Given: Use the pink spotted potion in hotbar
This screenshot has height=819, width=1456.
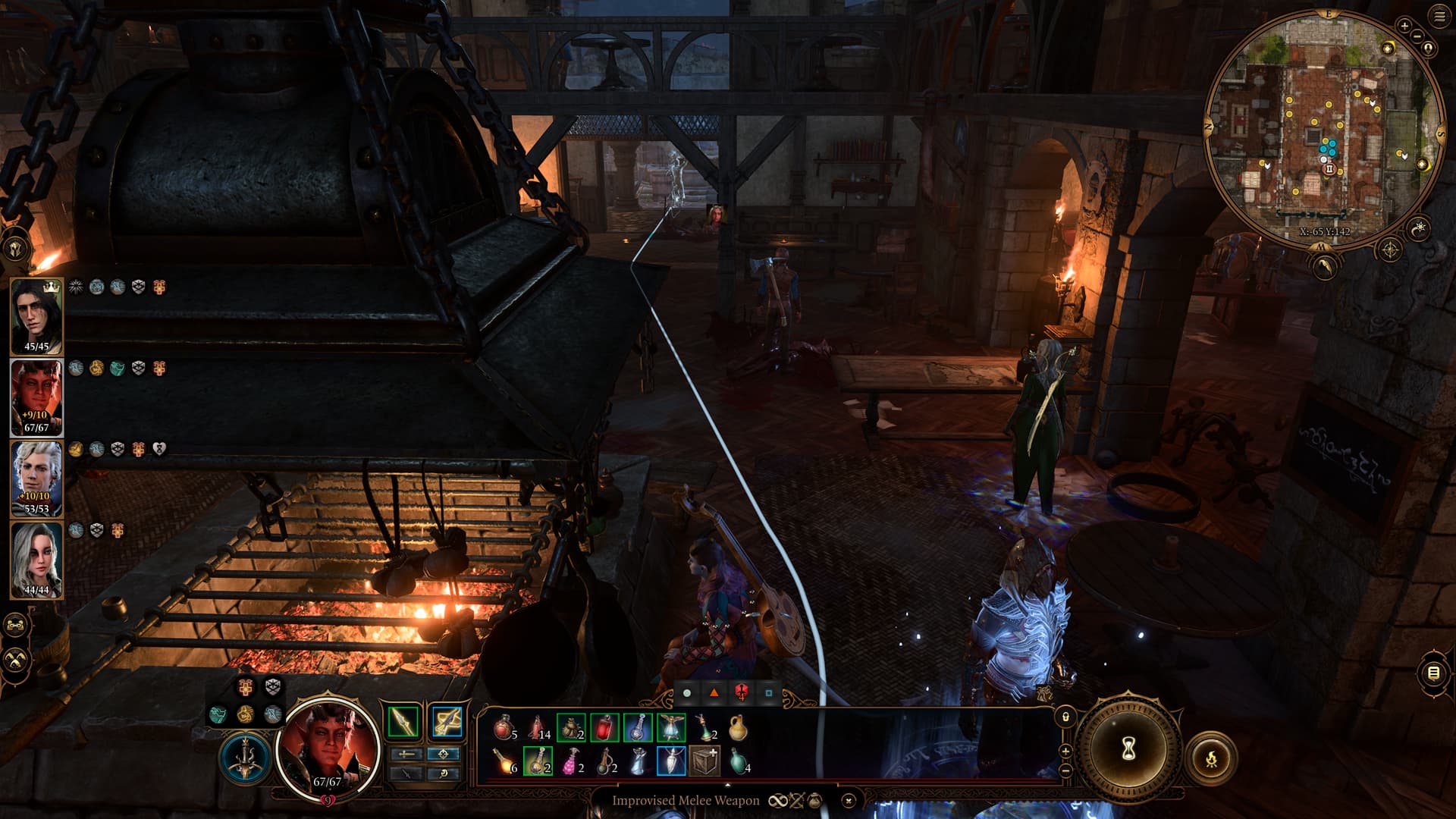Looking at the screenshot, I should (x=570, y=761).
